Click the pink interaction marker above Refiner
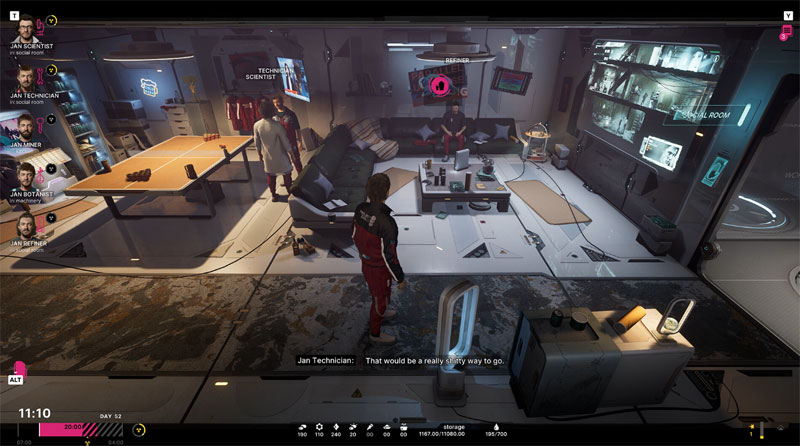Screen dimensions: 800x446 click(437, 86)
